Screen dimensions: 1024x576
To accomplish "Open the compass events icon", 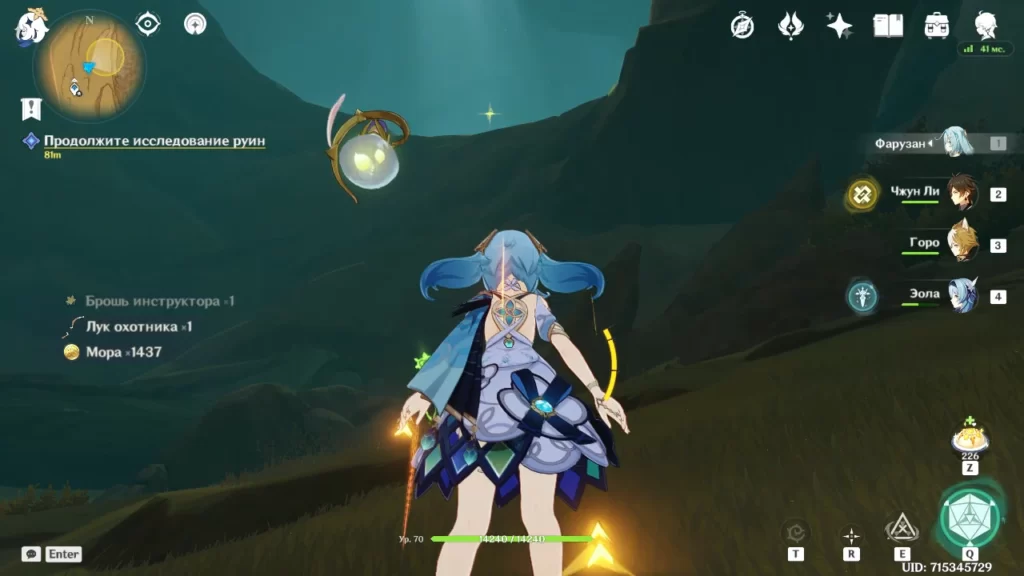I will pyautogui.click(x=742, y=25).
